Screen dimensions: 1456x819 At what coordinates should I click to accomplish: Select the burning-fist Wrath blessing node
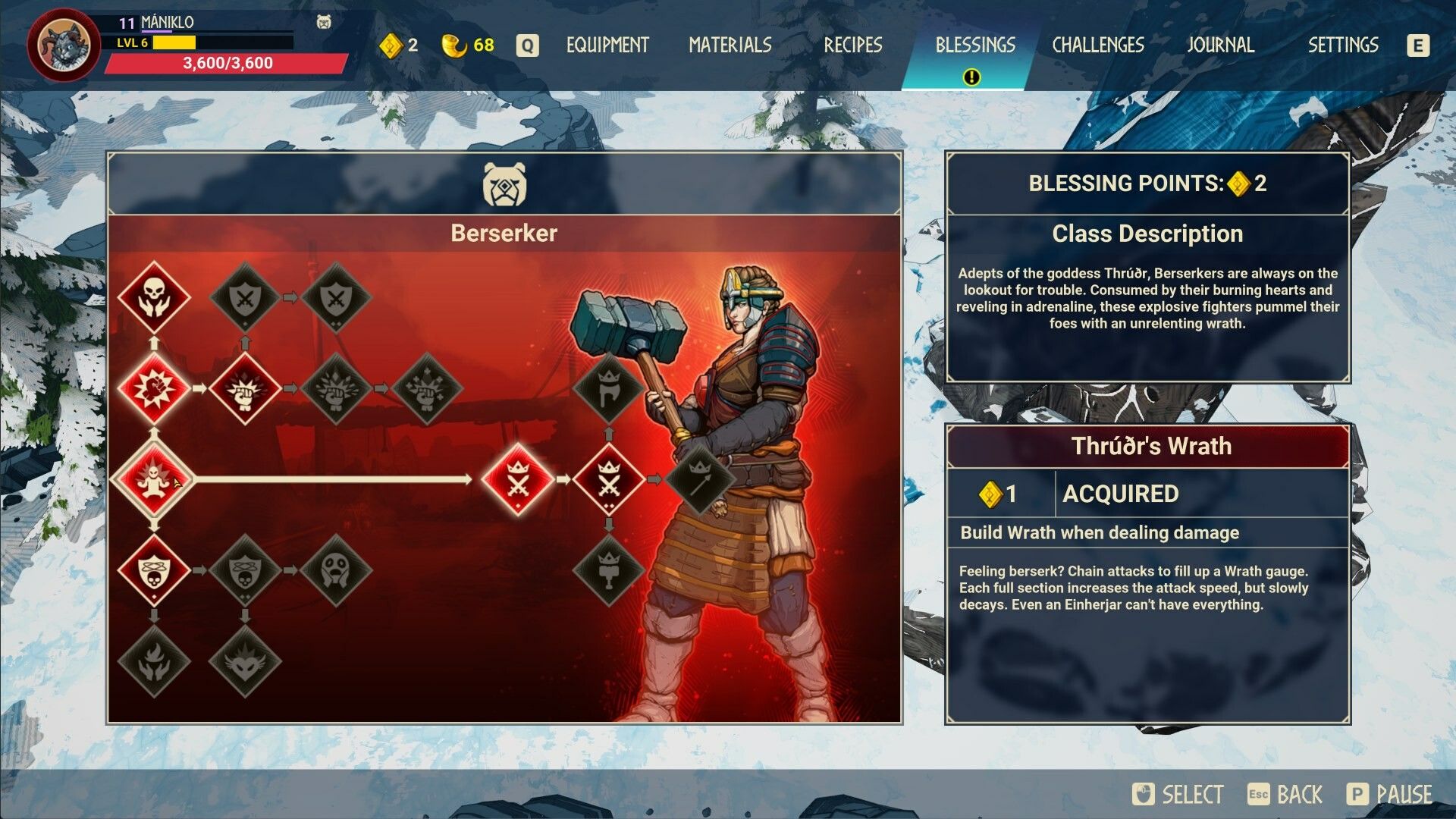[154, 389]
